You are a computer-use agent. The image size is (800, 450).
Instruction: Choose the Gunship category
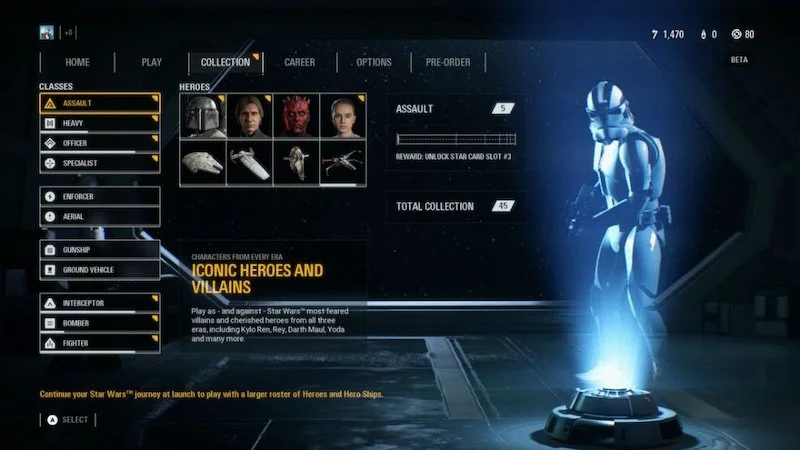tap(99, 249)
